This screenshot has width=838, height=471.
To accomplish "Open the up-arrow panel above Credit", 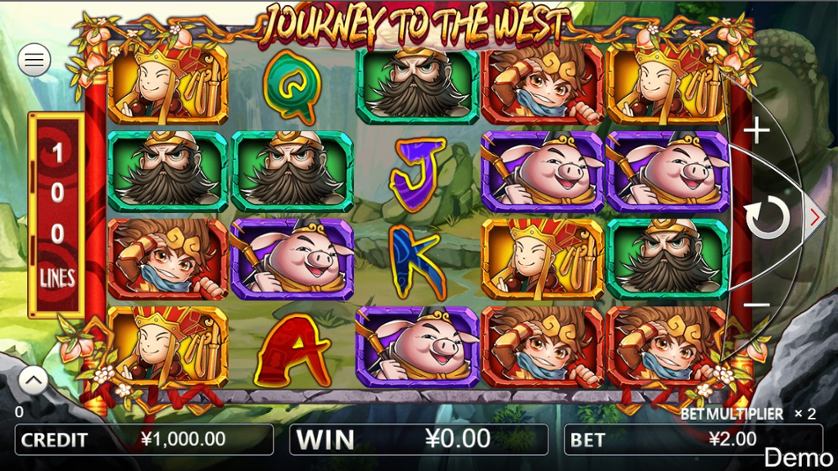I will (x=32, y=380).
